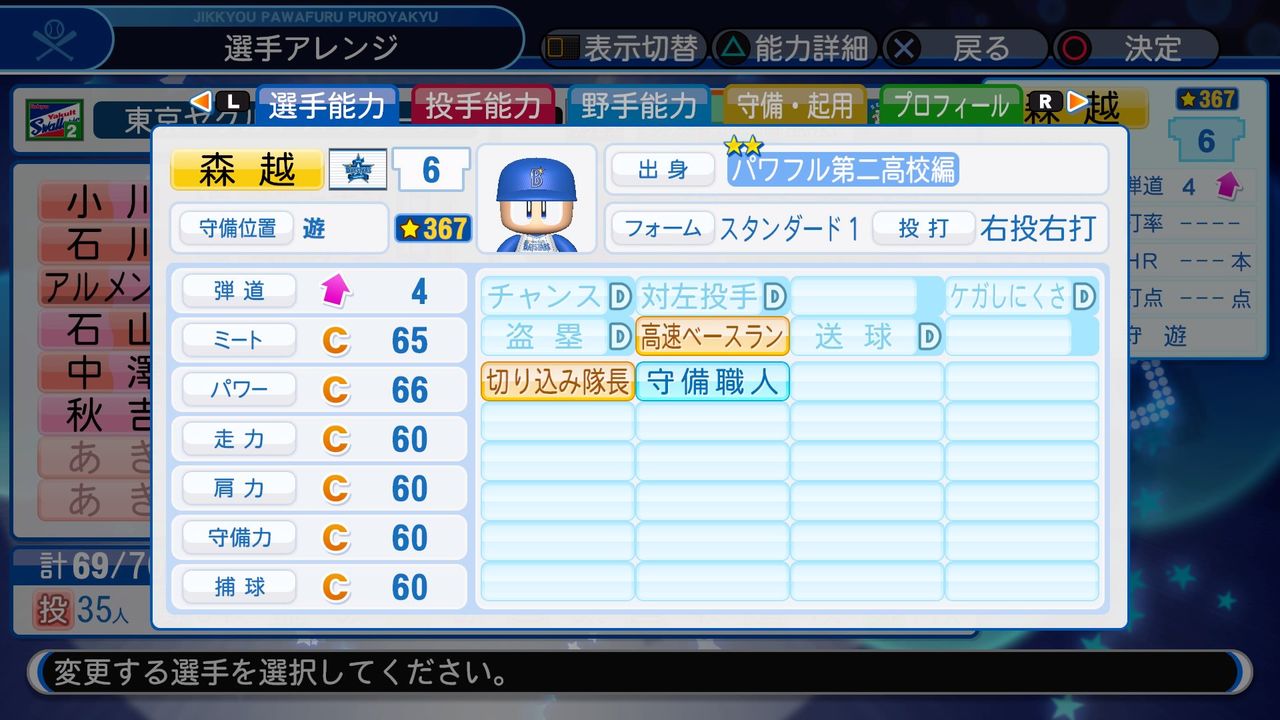The width and height of the screenshot is (1280, 720).
Task: Toggle the 切り込み隊長 special ability
Action: (556, 382)
